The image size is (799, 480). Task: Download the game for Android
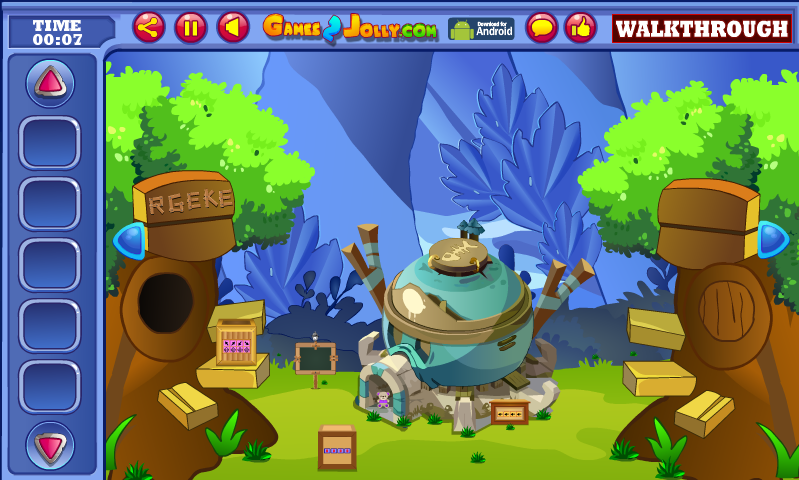coord(481,29)
